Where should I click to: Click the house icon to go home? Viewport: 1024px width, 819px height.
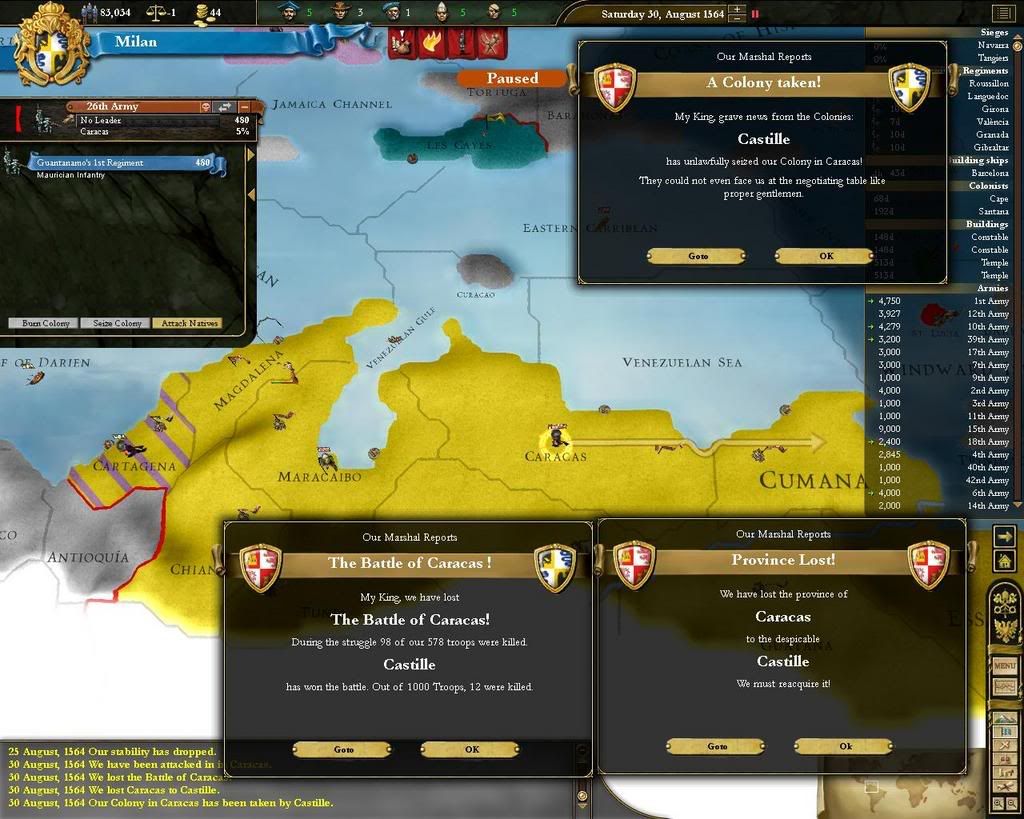(x=1003, y=562)
